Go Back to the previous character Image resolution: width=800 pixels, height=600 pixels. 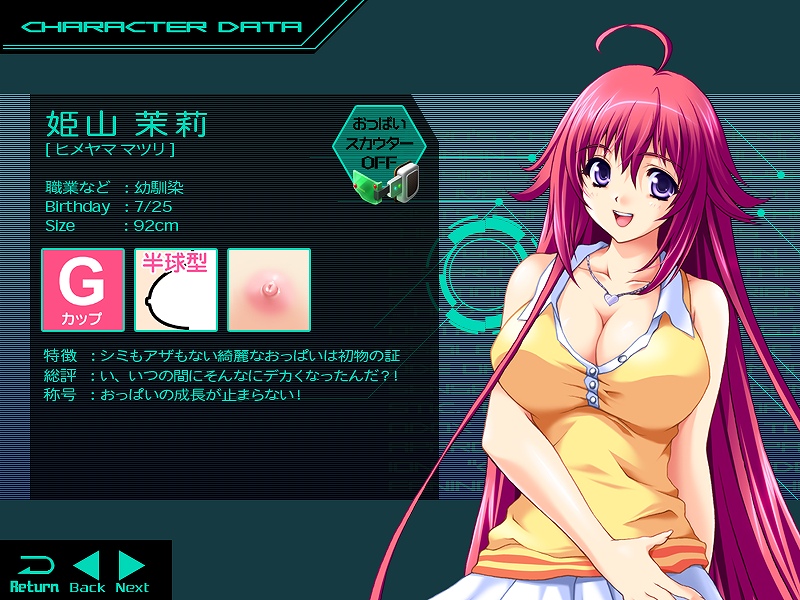[87, 572]
